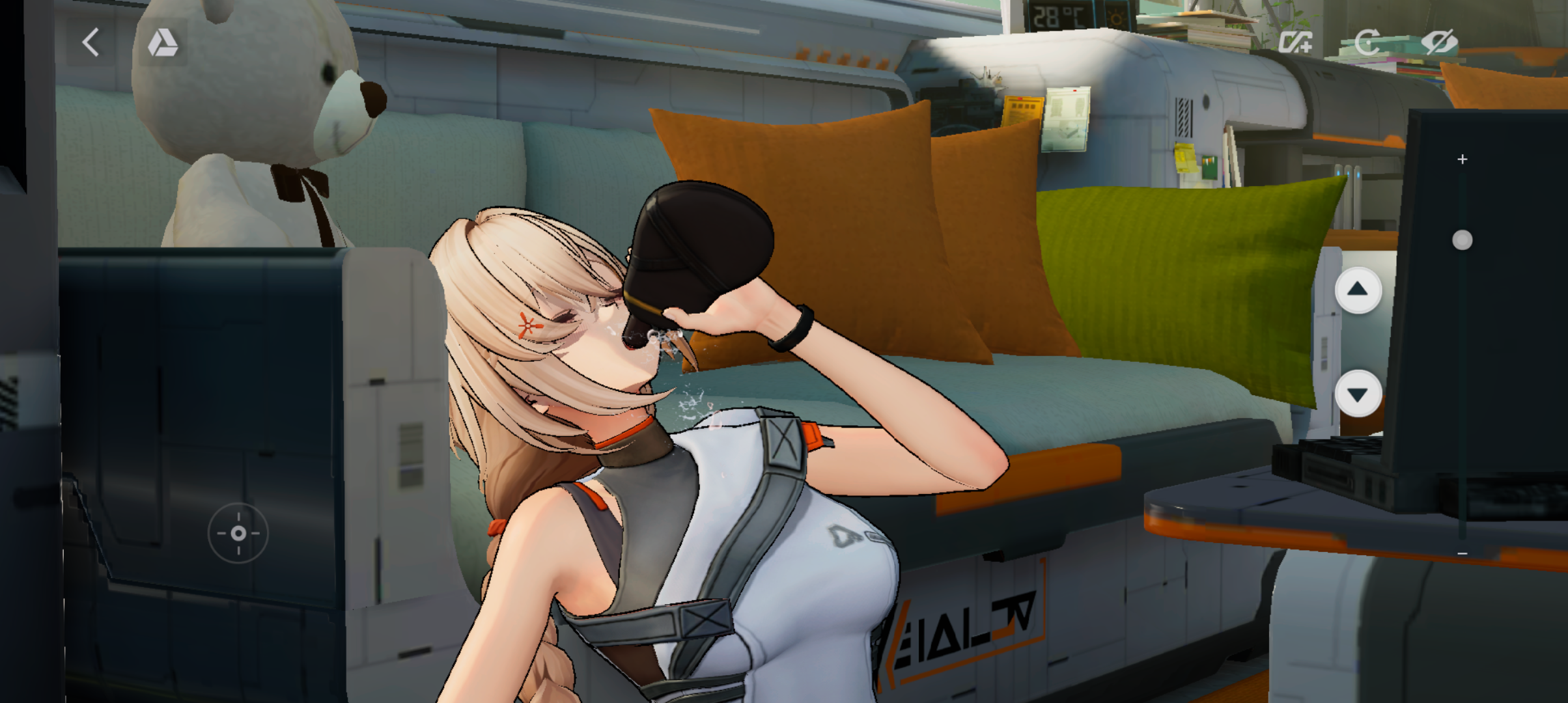Screen dimensions: 1568x703
Task: Hide the interface with the crossed-eye icon
Action: (1438, 43)
